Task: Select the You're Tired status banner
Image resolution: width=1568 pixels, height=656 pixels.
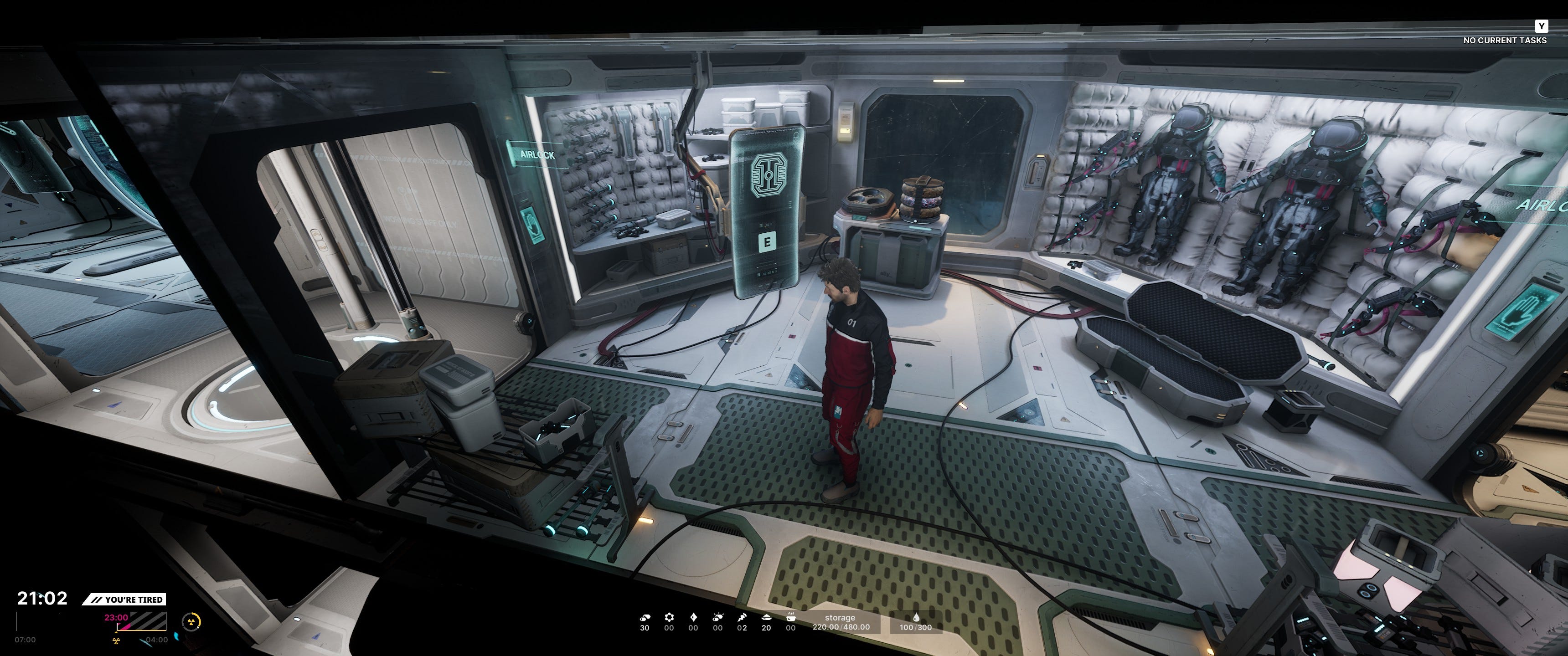Action: coord(125,600)
